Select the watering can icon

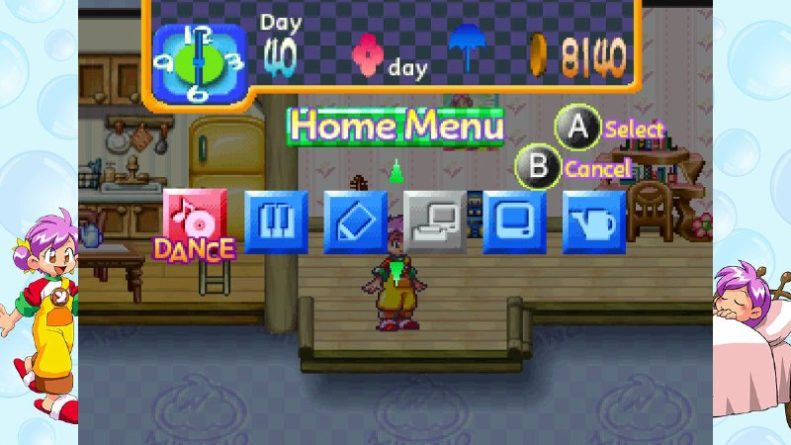594,221
